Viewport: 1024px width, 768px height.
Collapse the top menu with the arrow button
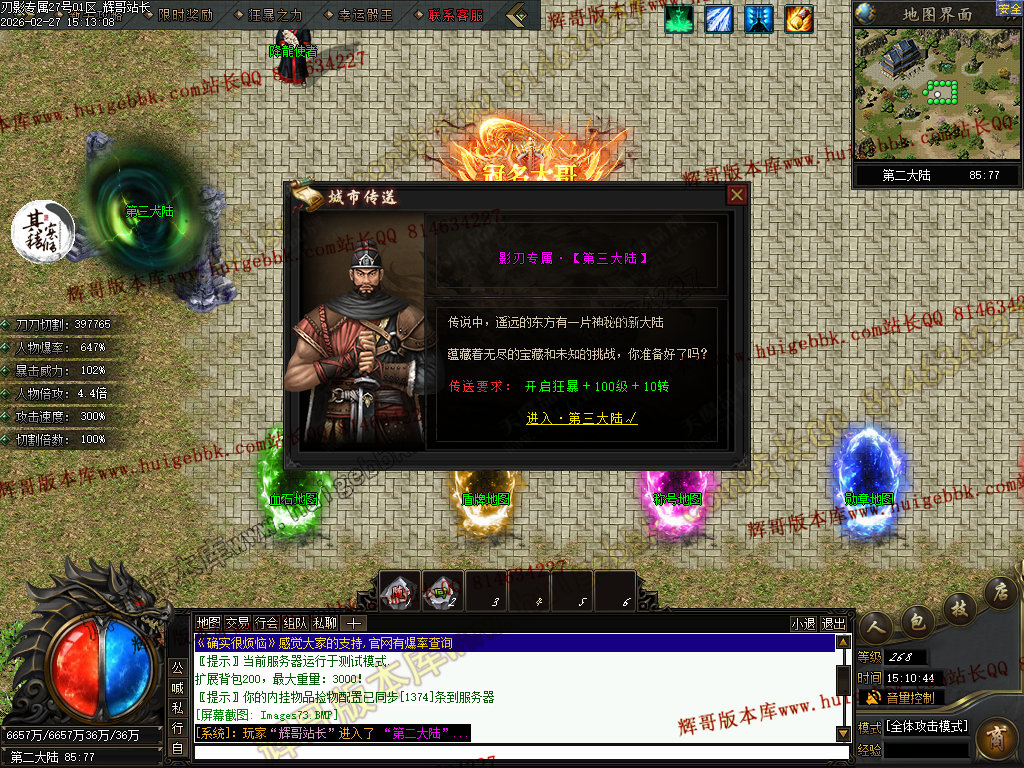tap(516, 15)
